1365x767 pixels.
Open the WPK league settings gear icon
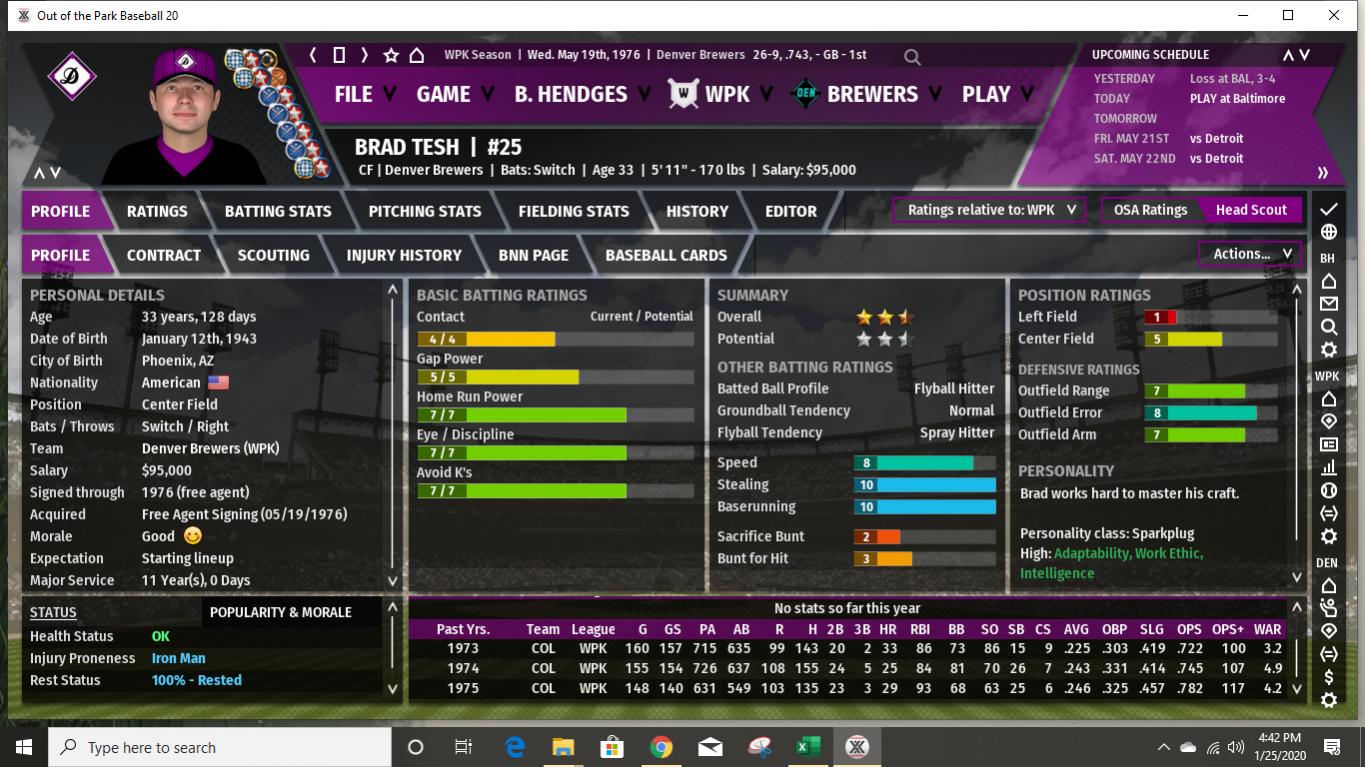(x=1327, y=536)
